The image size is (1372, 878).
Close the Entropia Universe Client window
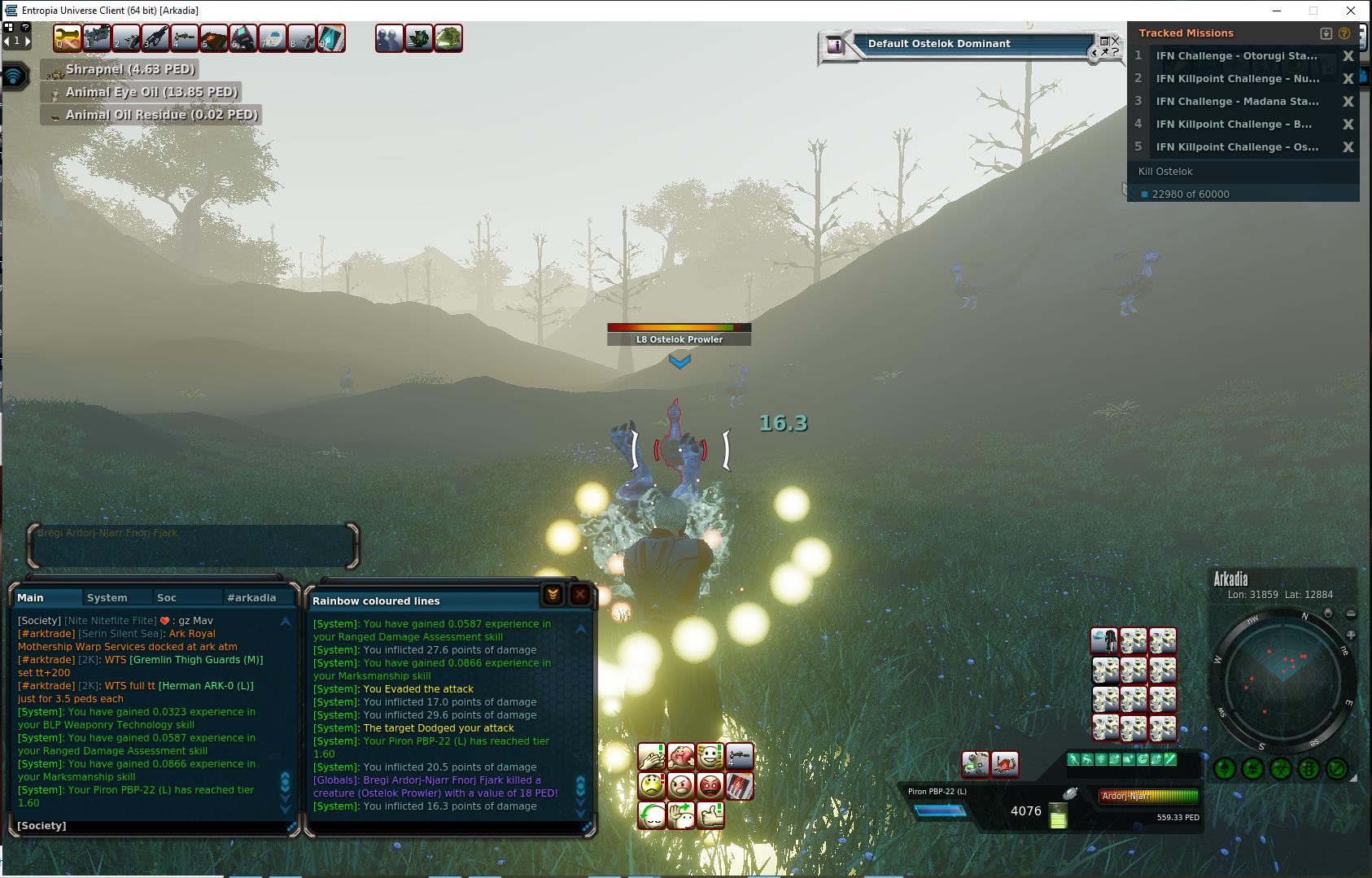pos(1352,11)
